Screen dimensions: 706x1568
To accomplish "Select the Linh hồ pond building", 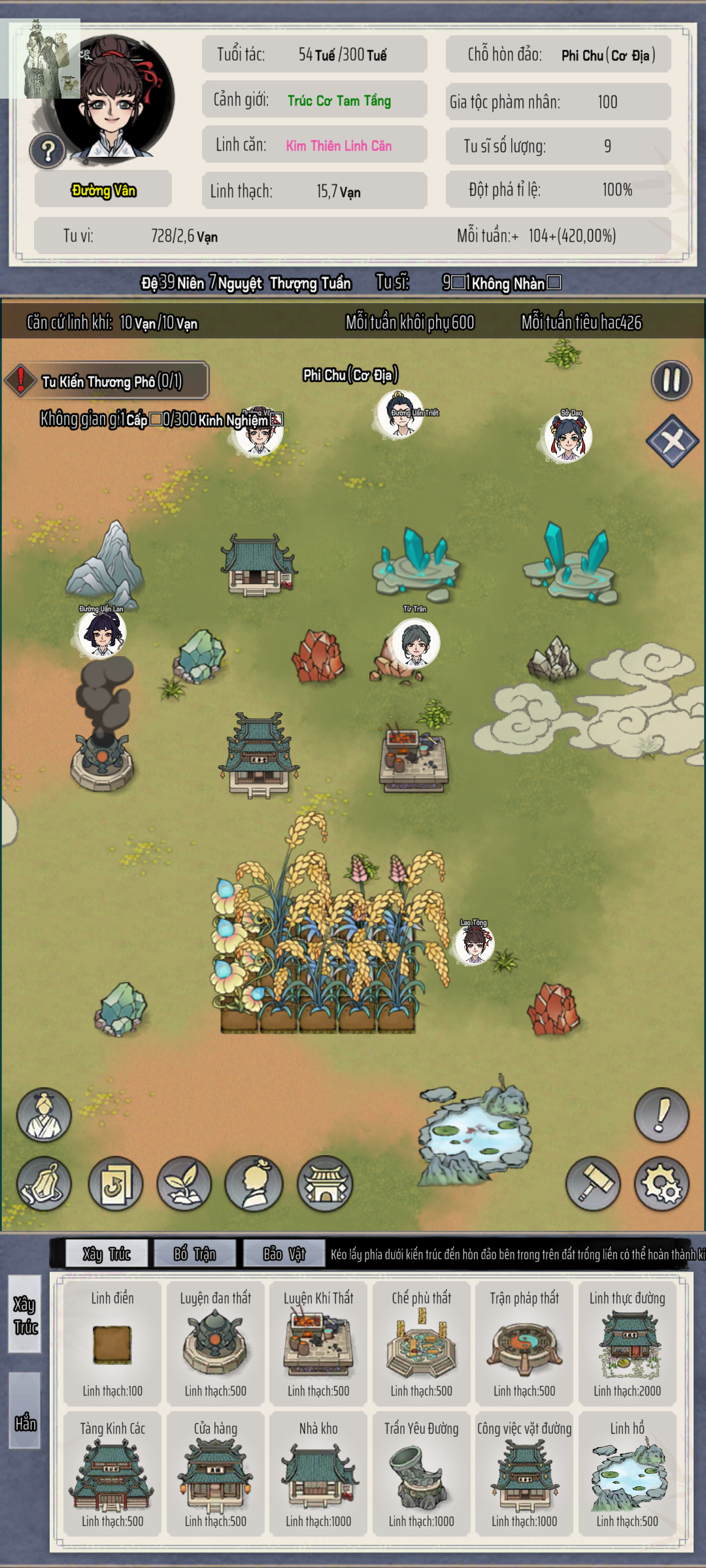I will (628, 1474).
